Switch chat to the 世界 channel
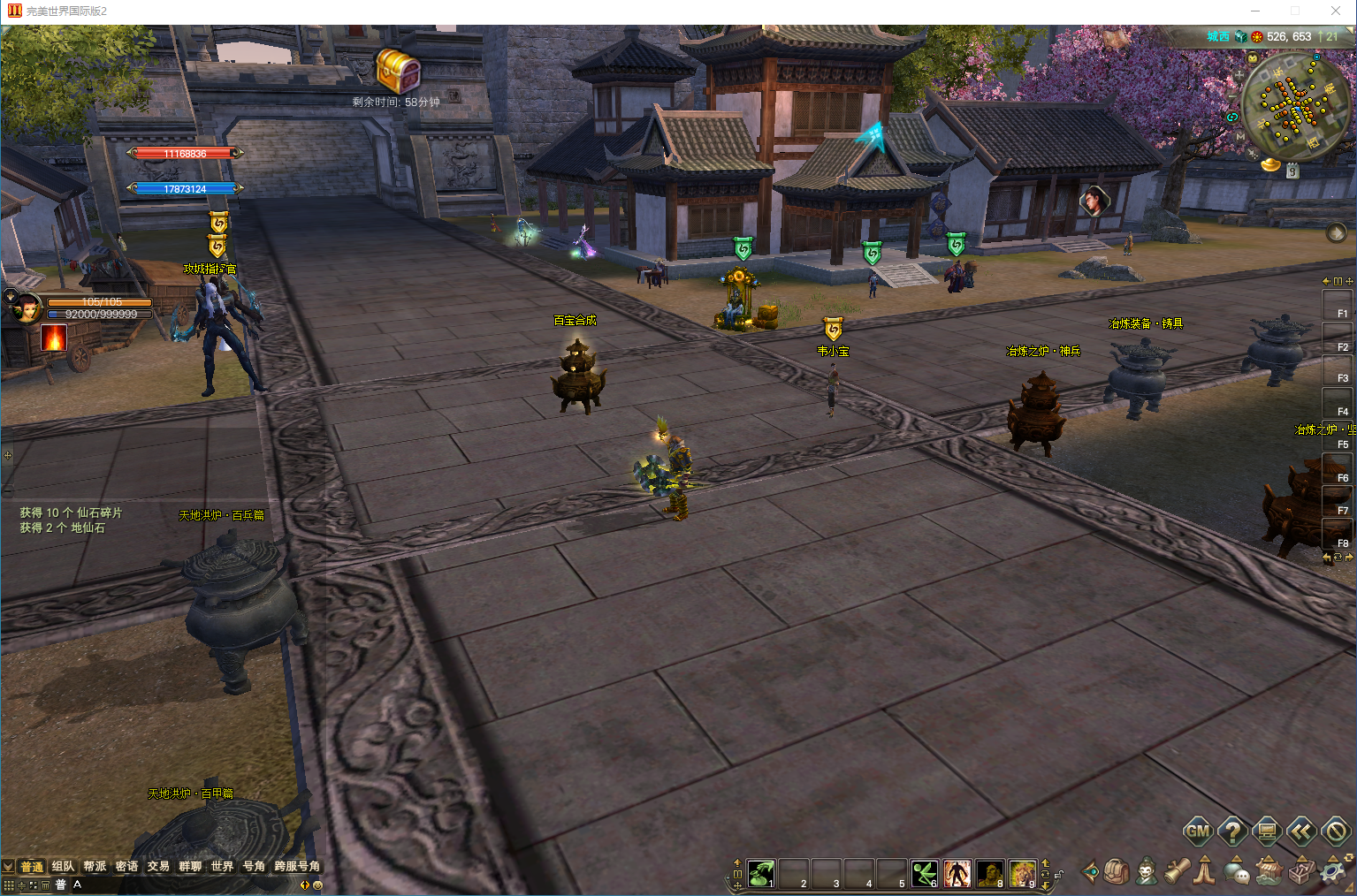The width and height of the screenshot is (1357, 896). click(x=222, y=866)
